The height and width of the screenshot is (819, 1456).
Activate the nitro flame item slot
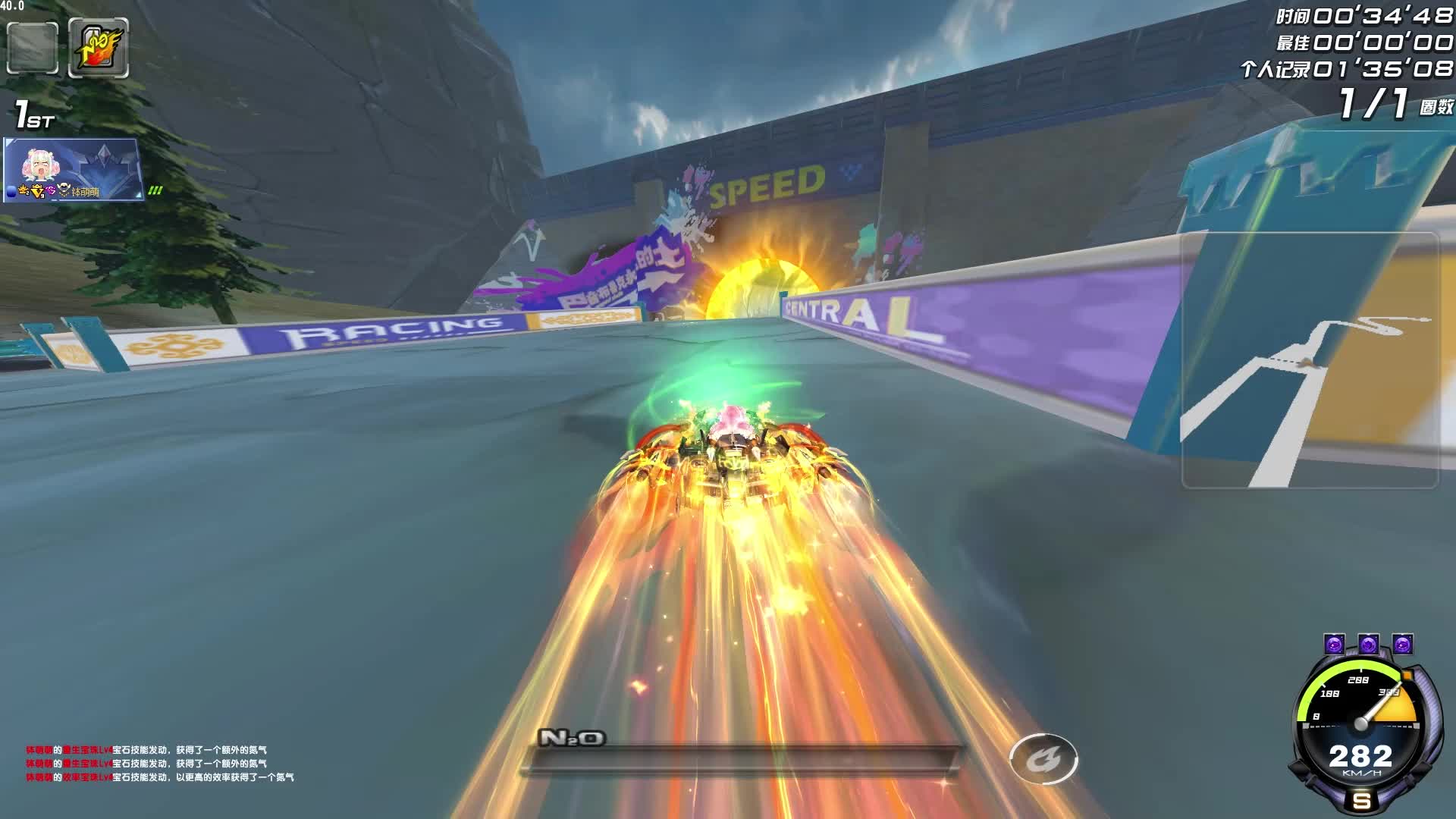click(x=99, y=48)
